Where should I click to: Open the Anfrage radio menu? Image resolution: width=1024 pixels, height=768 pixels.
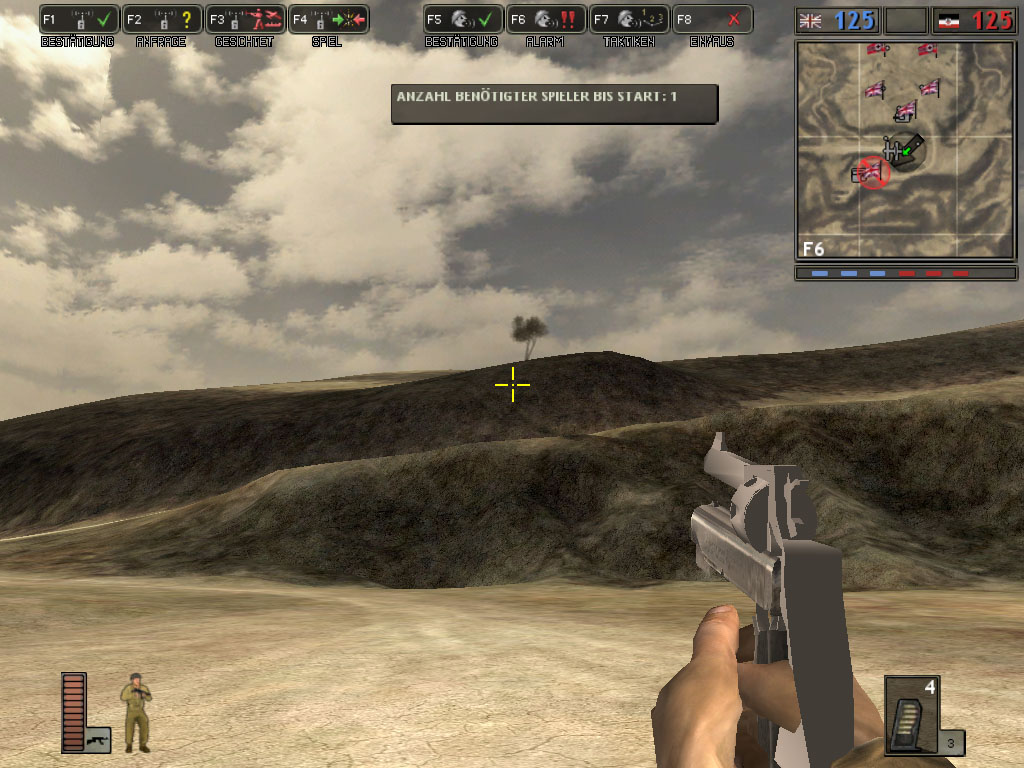click(163, 20)
